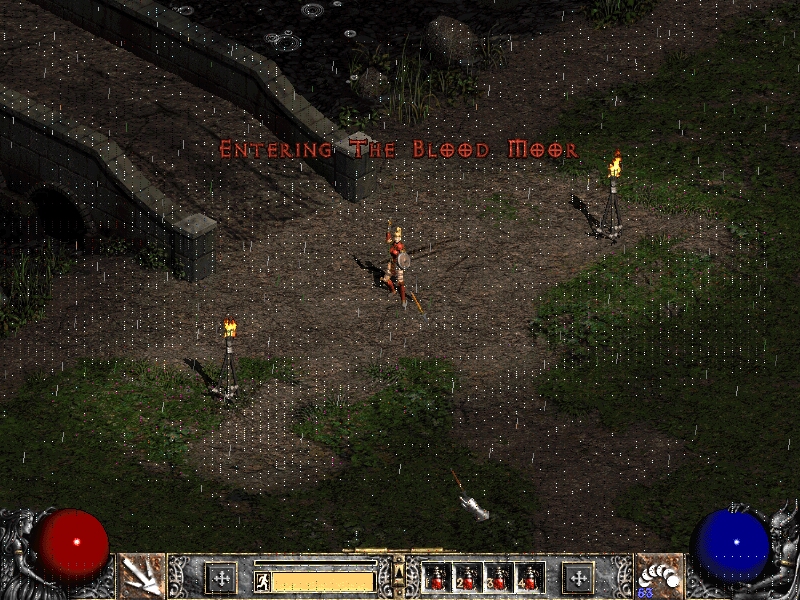Open the right-click skill selector with white swirl icon
This screenshot has height=600, width=800.
(659, 576)
